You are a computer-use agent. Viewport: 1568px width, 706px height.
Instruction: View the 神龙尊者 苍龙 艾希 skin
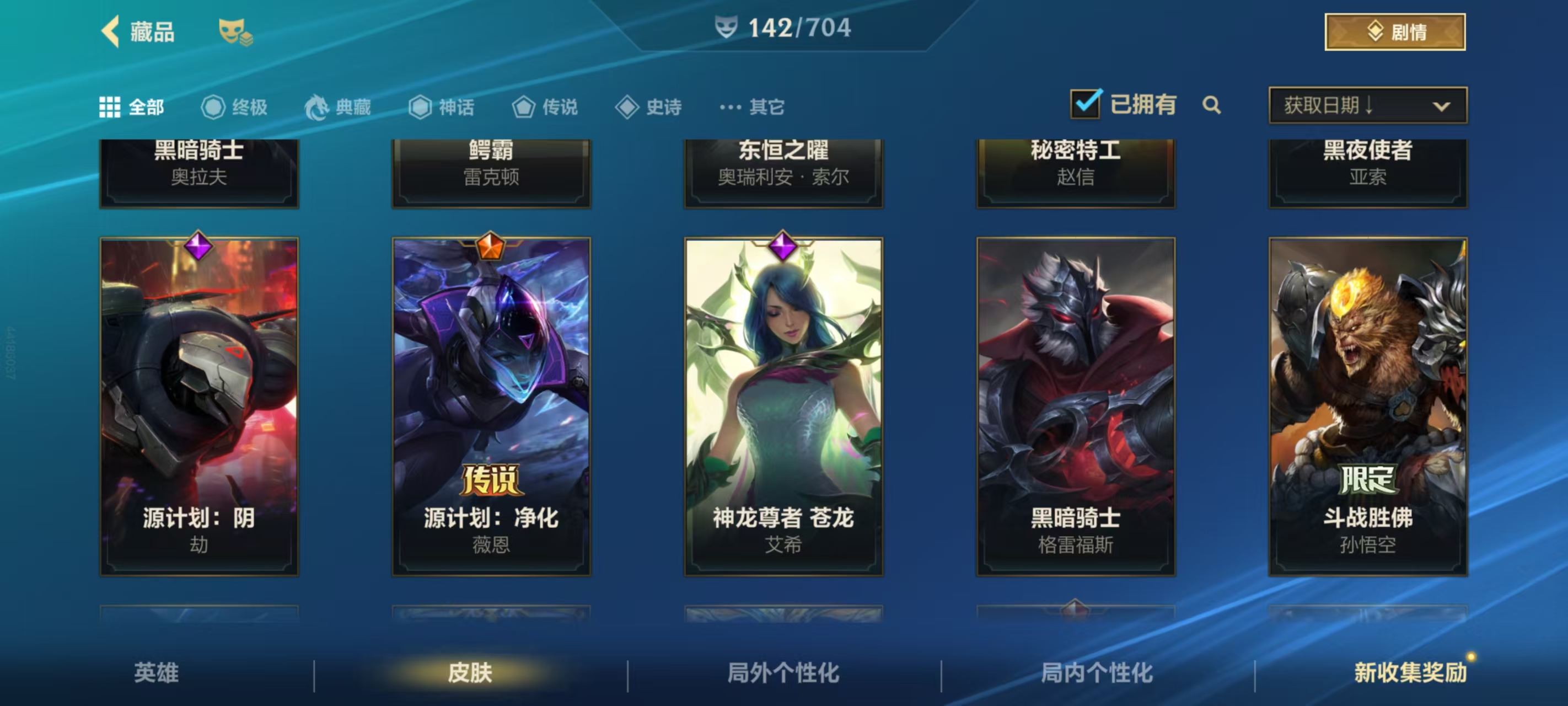tap(783, 406)
